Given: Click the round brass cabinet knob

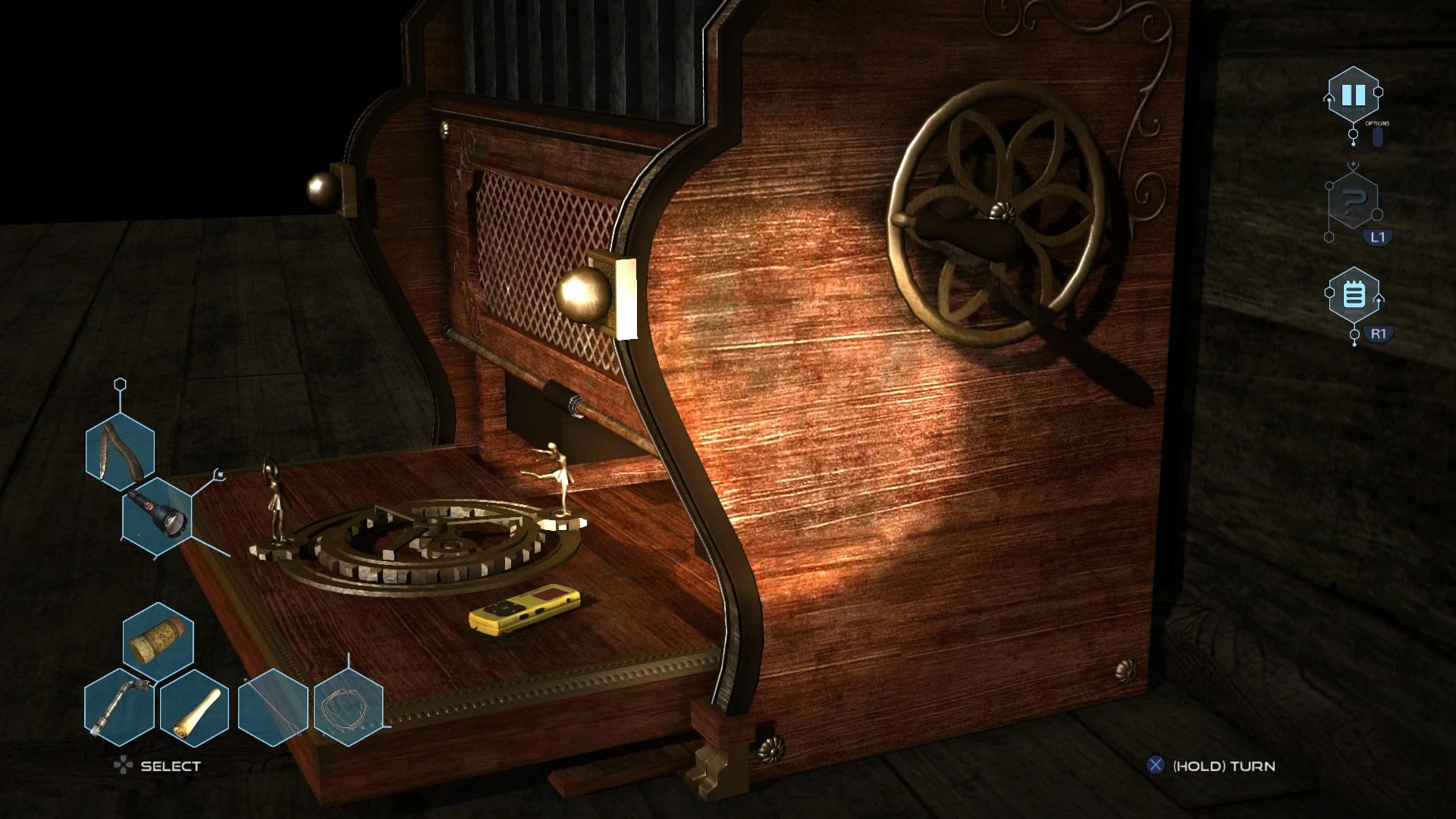Looking at the screenshot, I should pyautogui.click(x=584, y=296).
